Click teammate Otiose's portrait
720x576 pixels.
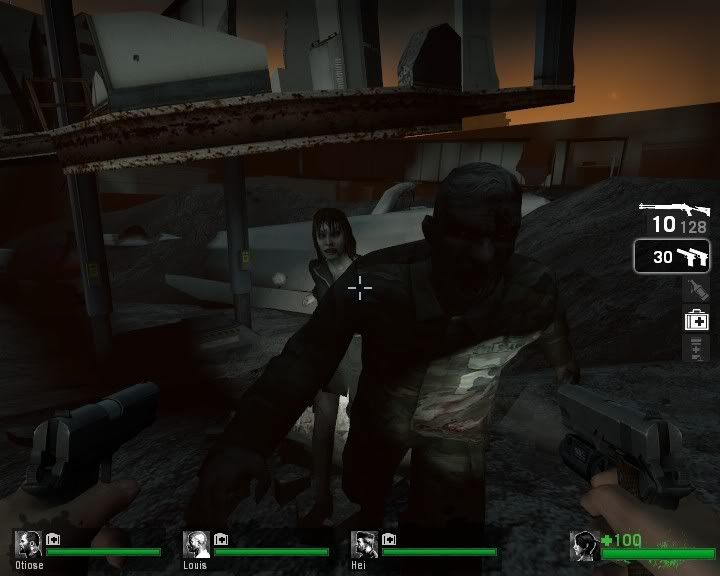[26, 544]
